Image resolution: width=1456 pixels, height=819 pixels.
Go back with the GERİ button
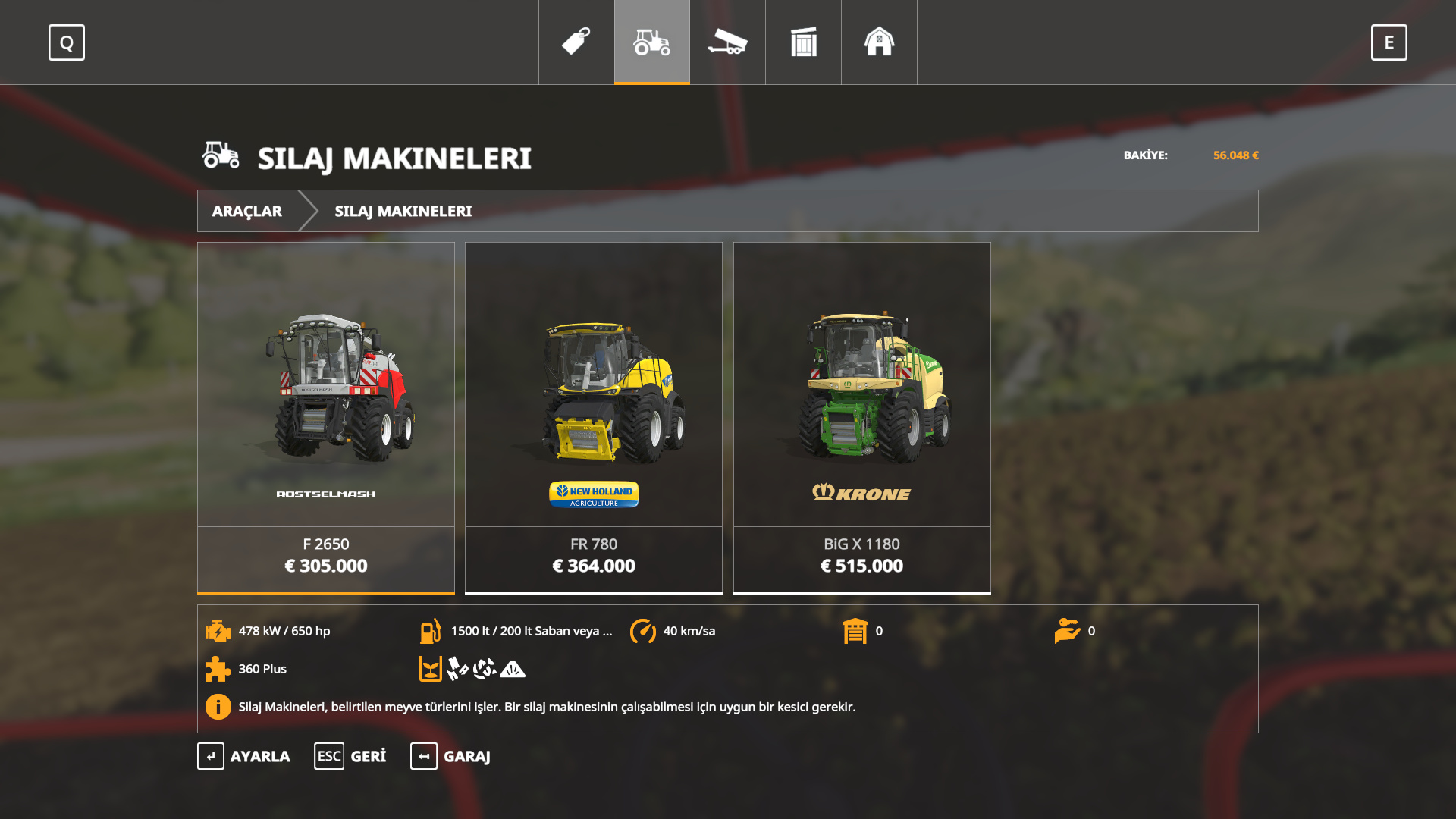point(351,756)
